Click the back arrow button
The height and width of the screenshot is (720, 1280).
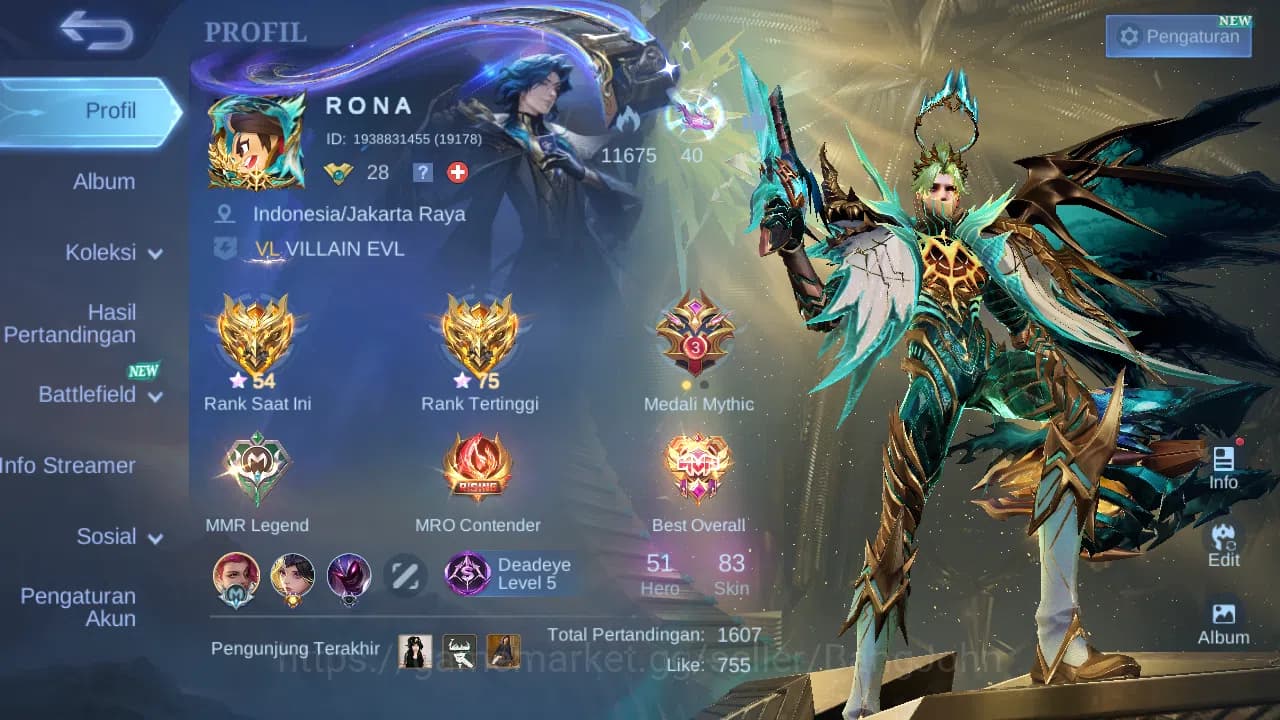coord(96,31)
